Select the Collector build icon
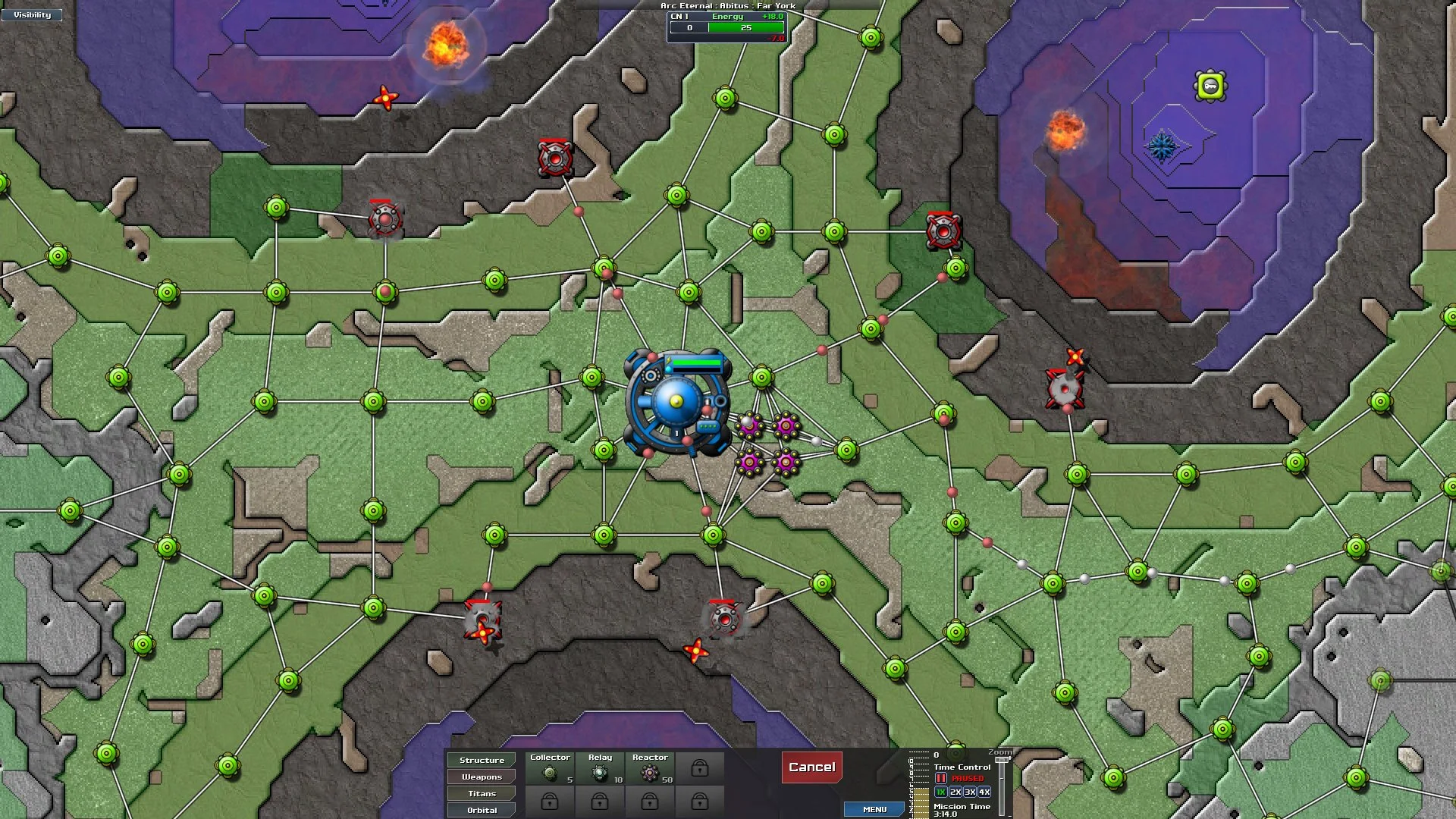1456x819 pixels. 551,771
